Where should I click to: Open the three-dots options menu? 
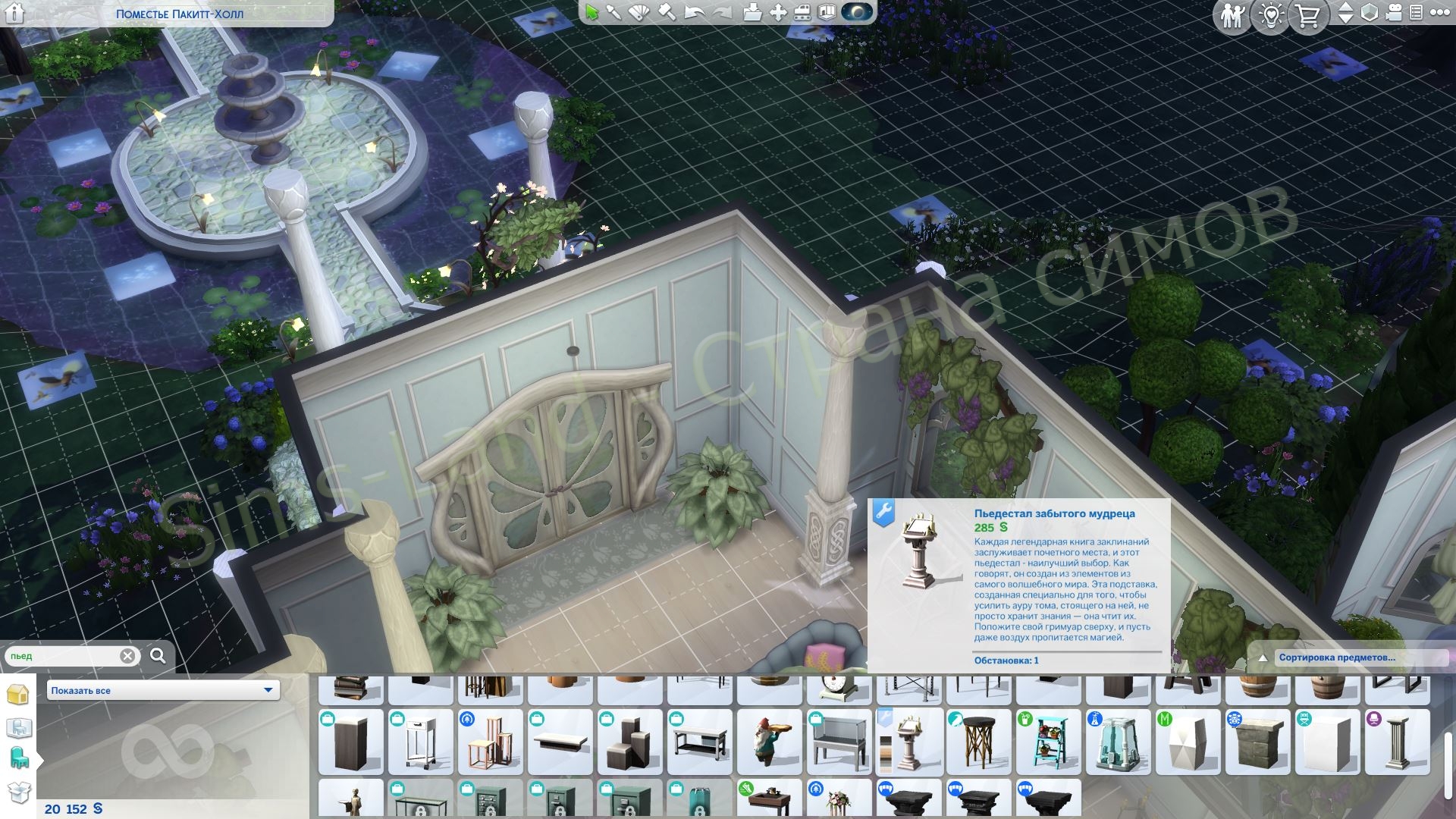1439,13
